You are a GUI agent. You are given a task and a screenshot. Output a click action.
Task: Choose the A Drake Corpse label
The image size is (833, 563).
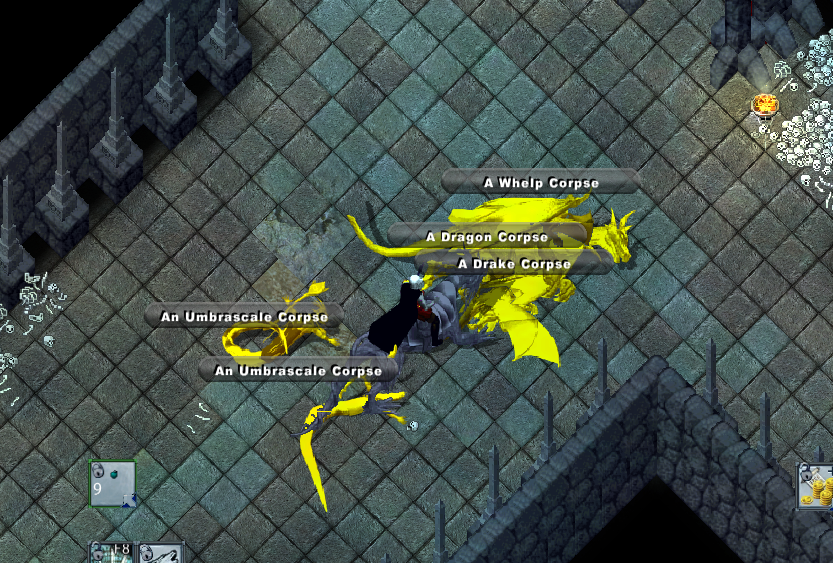point(513,264)
